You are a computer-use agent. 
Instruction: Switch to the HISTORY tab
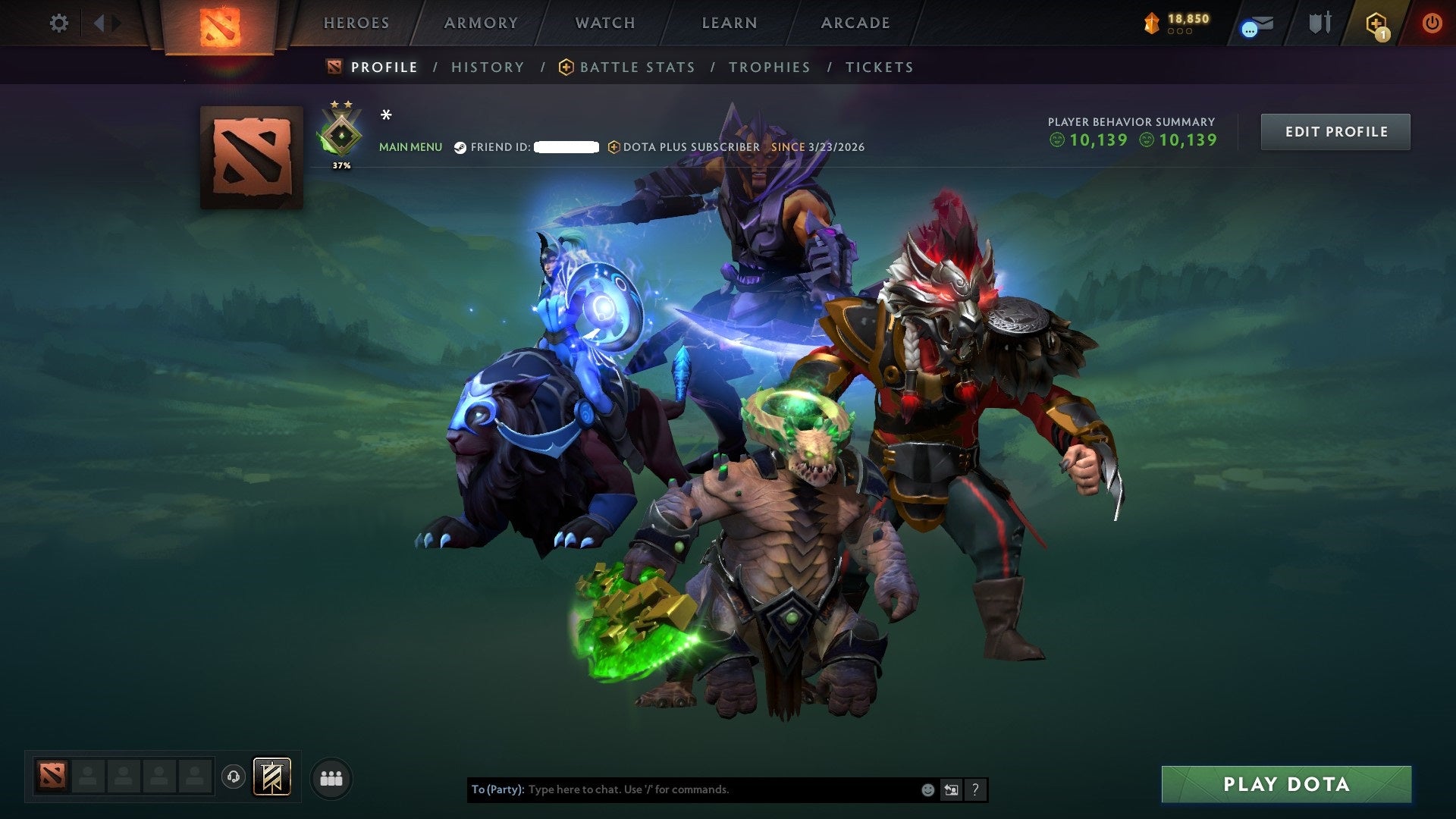pos(487,67)
